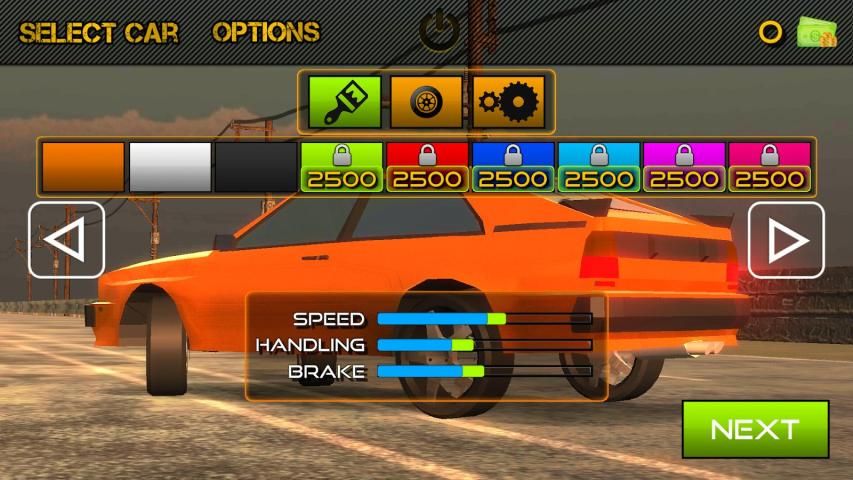Show the next car with right arrow
The height and width of the screenshot is (480, 853).
coord(786,240)
